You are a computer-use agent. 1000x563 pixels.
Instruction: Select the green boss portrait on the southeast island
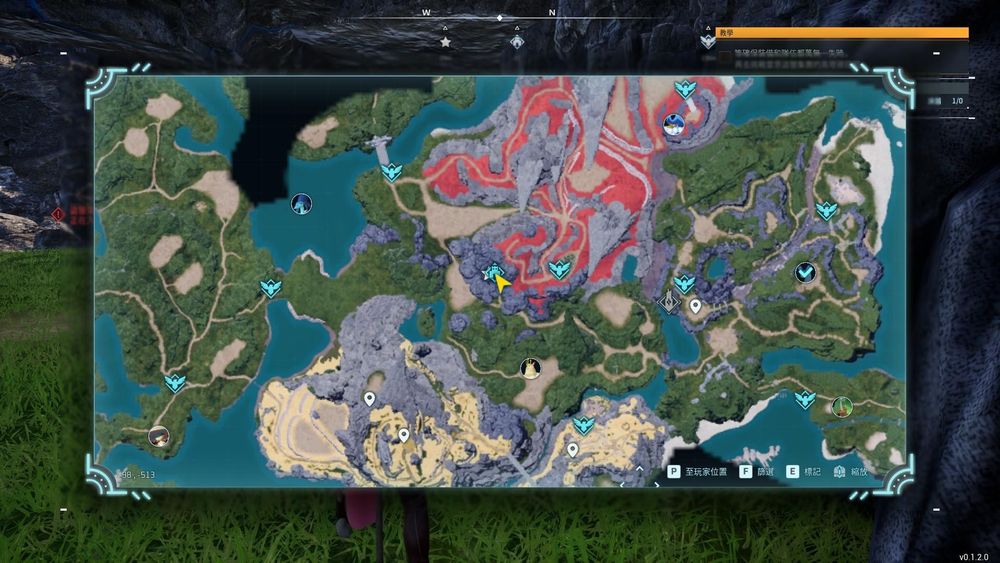coord(841,406)
